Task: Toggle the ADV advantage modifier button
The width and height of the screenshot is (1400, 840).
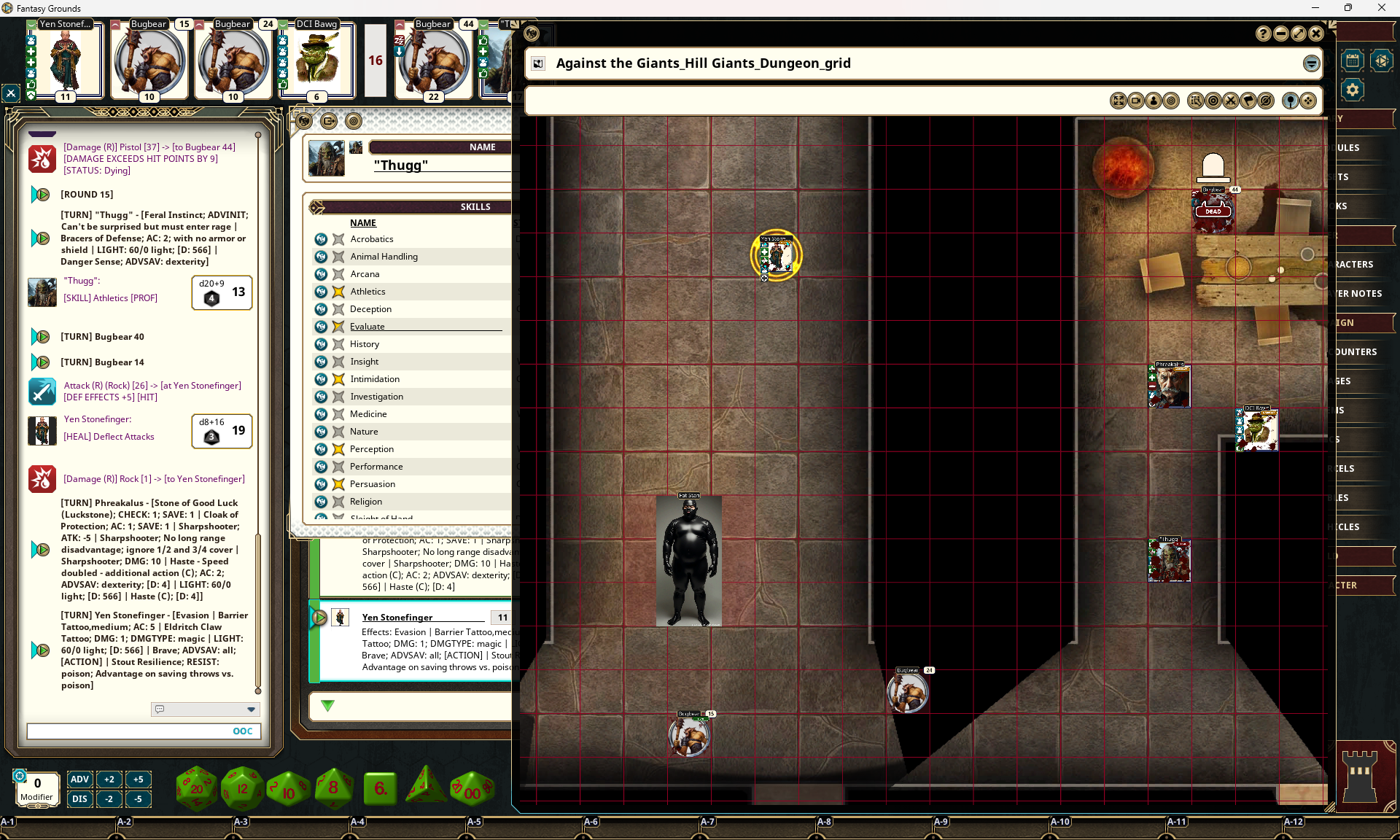Action: (79, 779)
